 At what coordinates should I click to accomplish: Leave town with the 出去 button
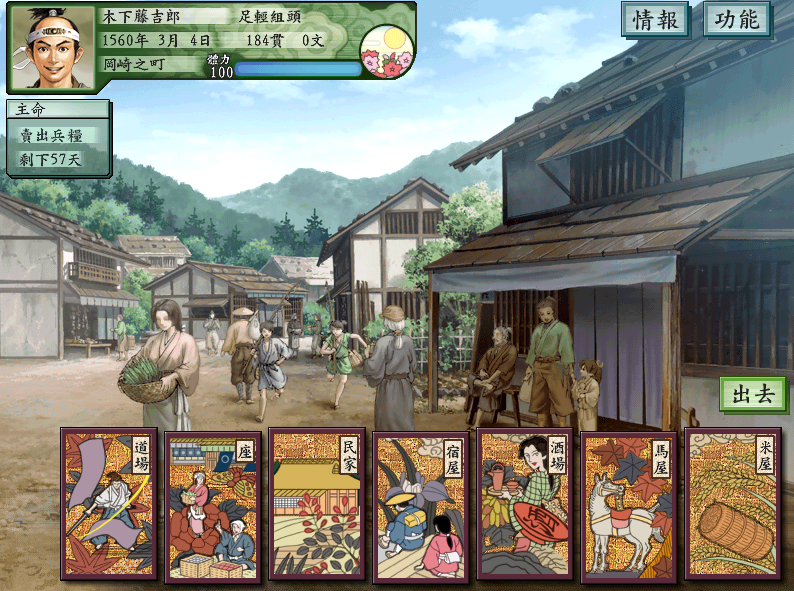(x=753, y=394)
